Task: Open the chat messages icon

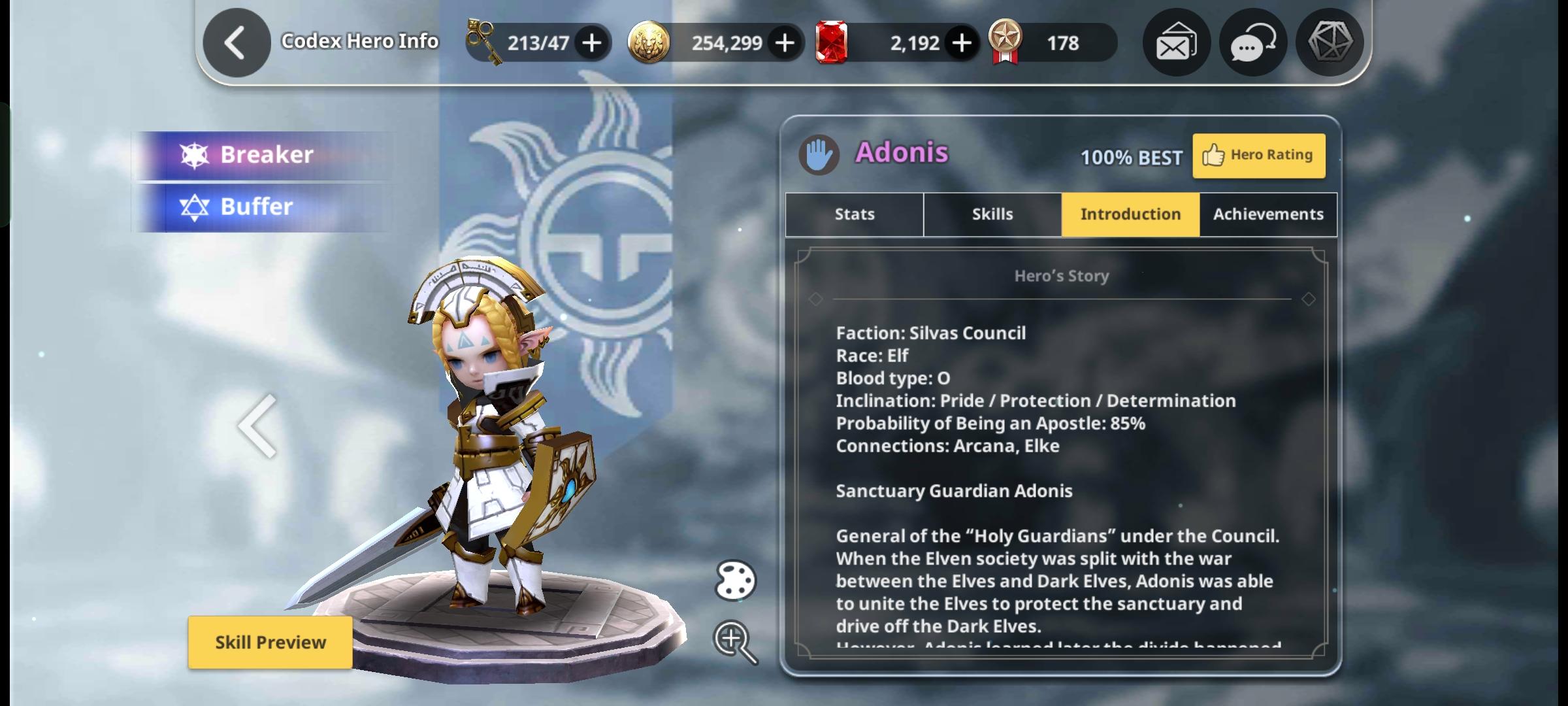Action: pyautogui.click(x=1252, y=42)
